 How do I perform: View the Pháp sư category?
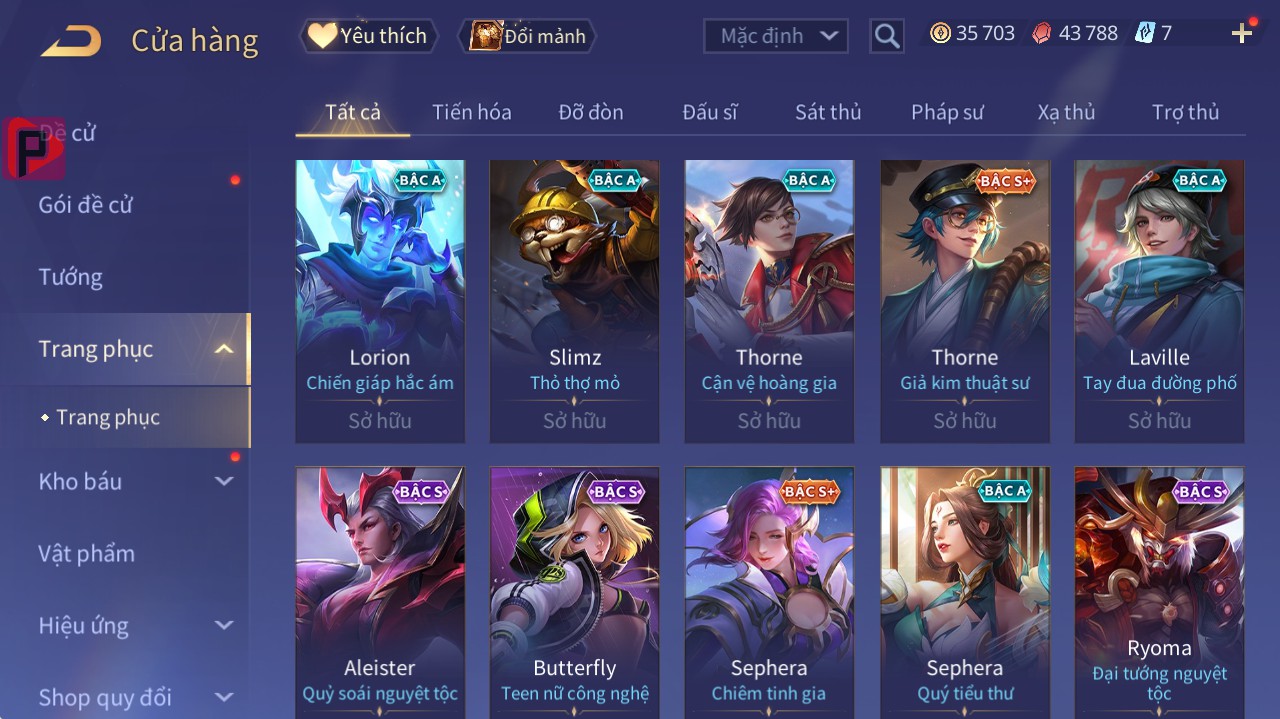tap(947, 112)
